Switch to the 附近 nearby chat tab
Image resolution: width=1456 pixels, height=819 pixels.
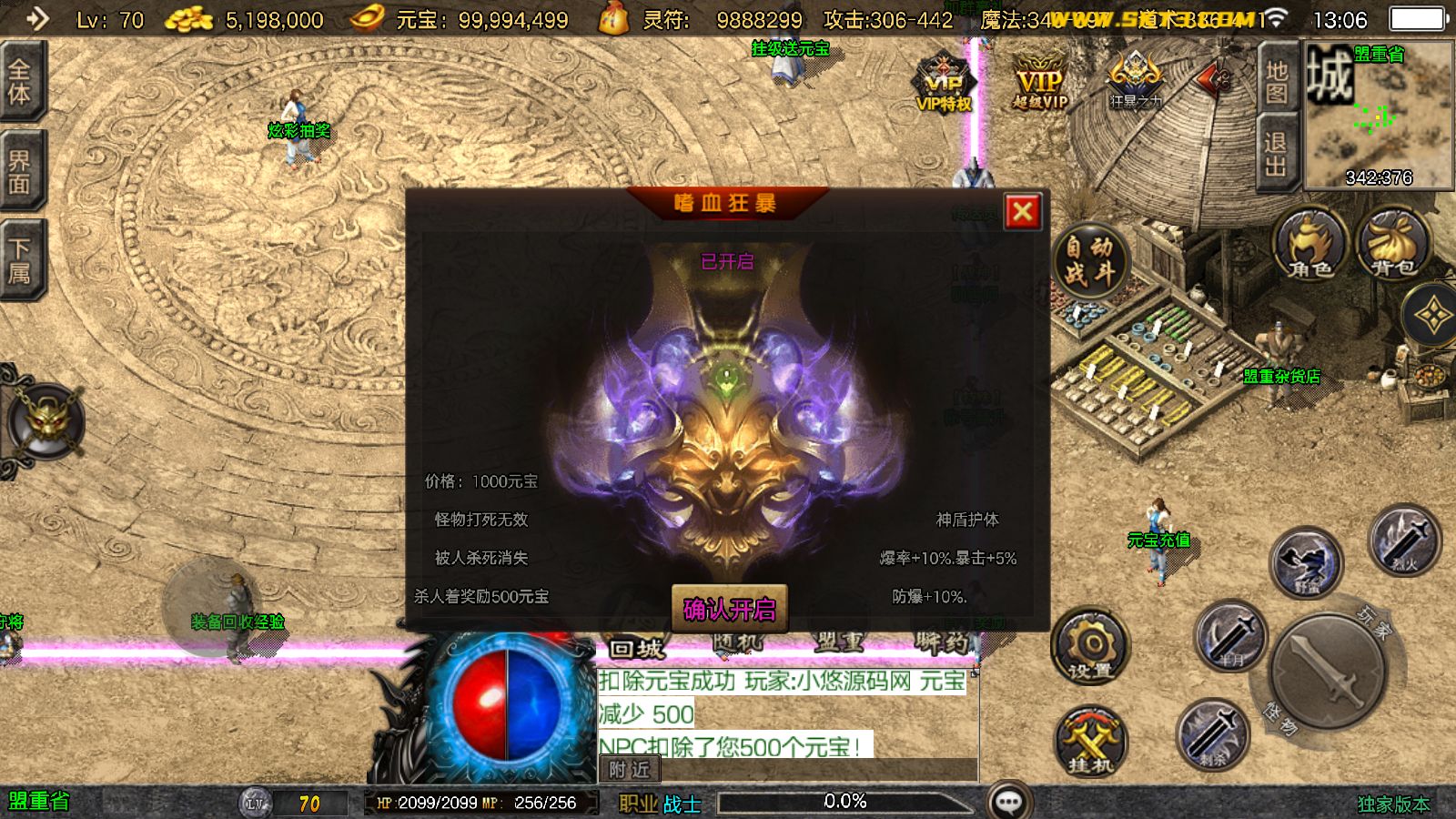pos(632,769)
